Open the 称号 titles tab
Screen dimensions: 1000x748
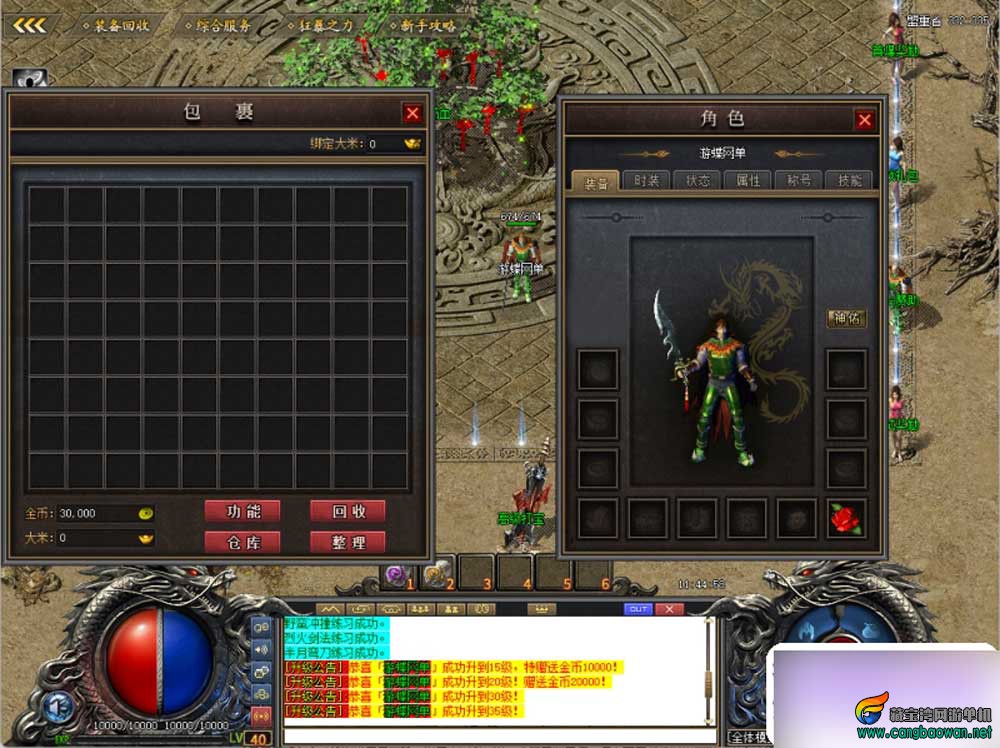pyautogui.click(x=799, y=181)
